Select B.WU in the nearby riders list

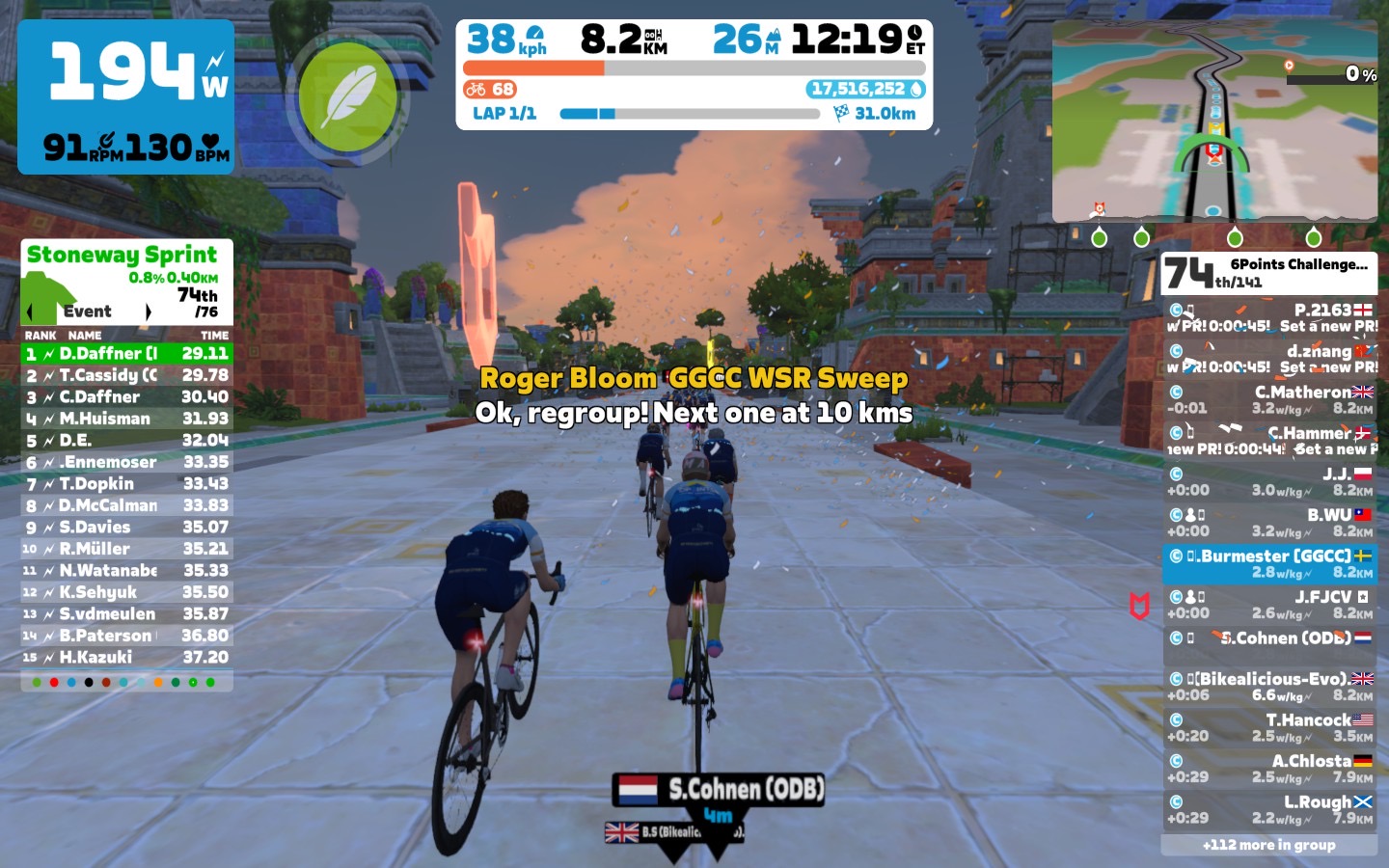pos(1269,523)
